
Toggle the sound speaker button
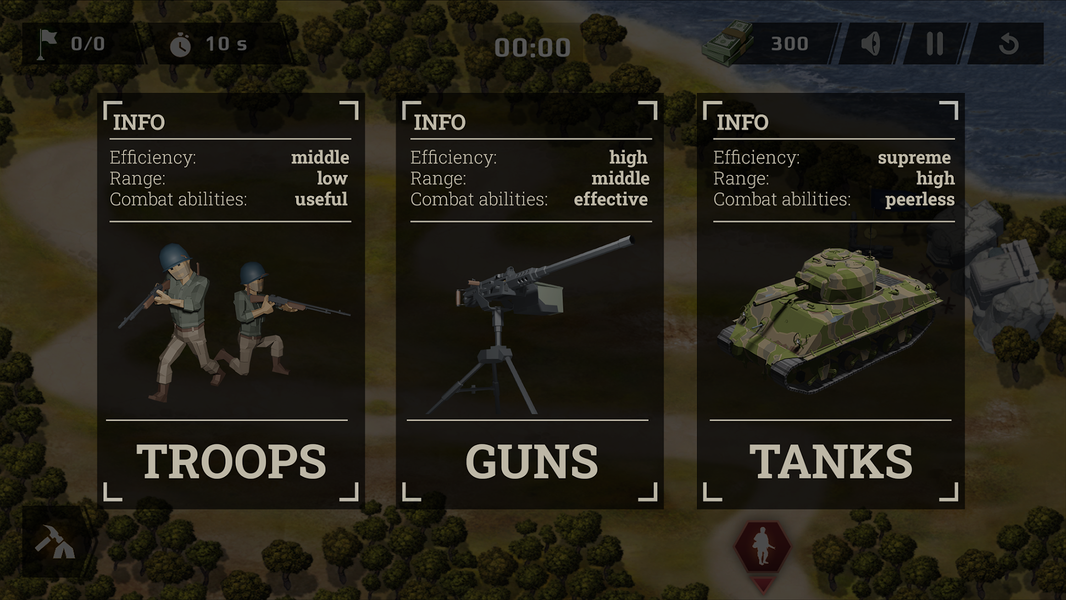[x=871, y=45]
